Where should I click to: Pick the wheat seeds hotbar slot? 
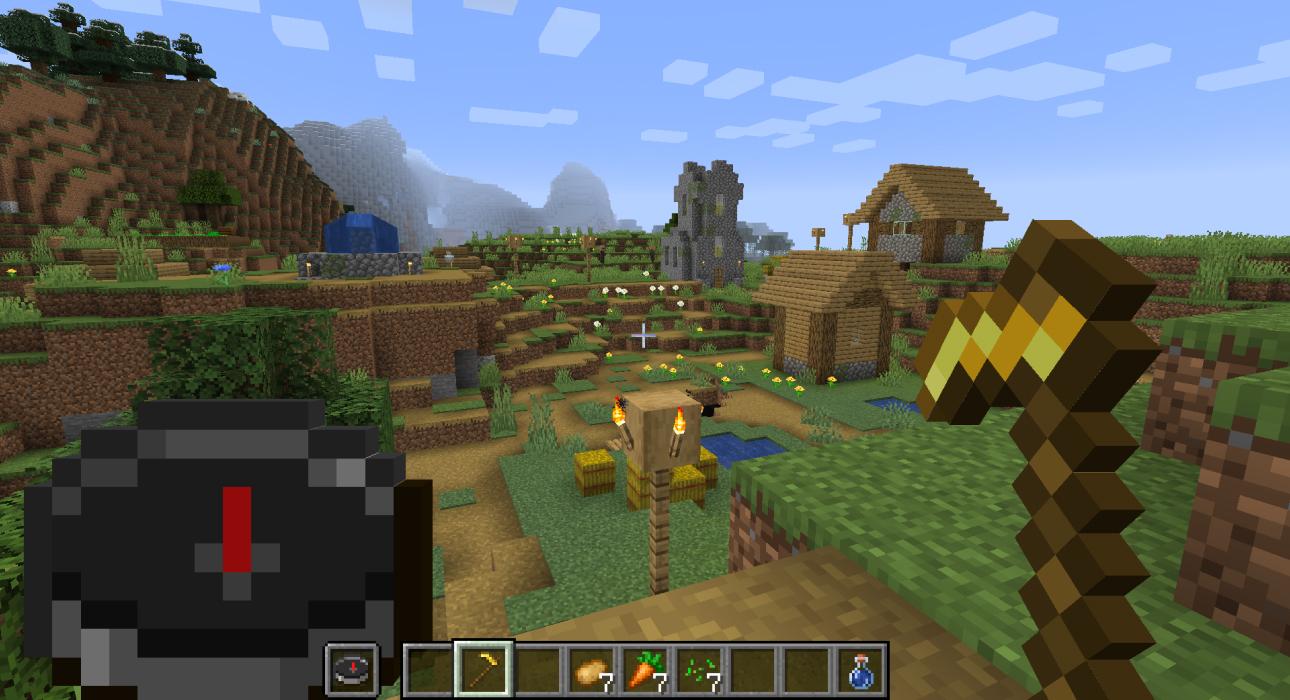[x=699, y=669]
